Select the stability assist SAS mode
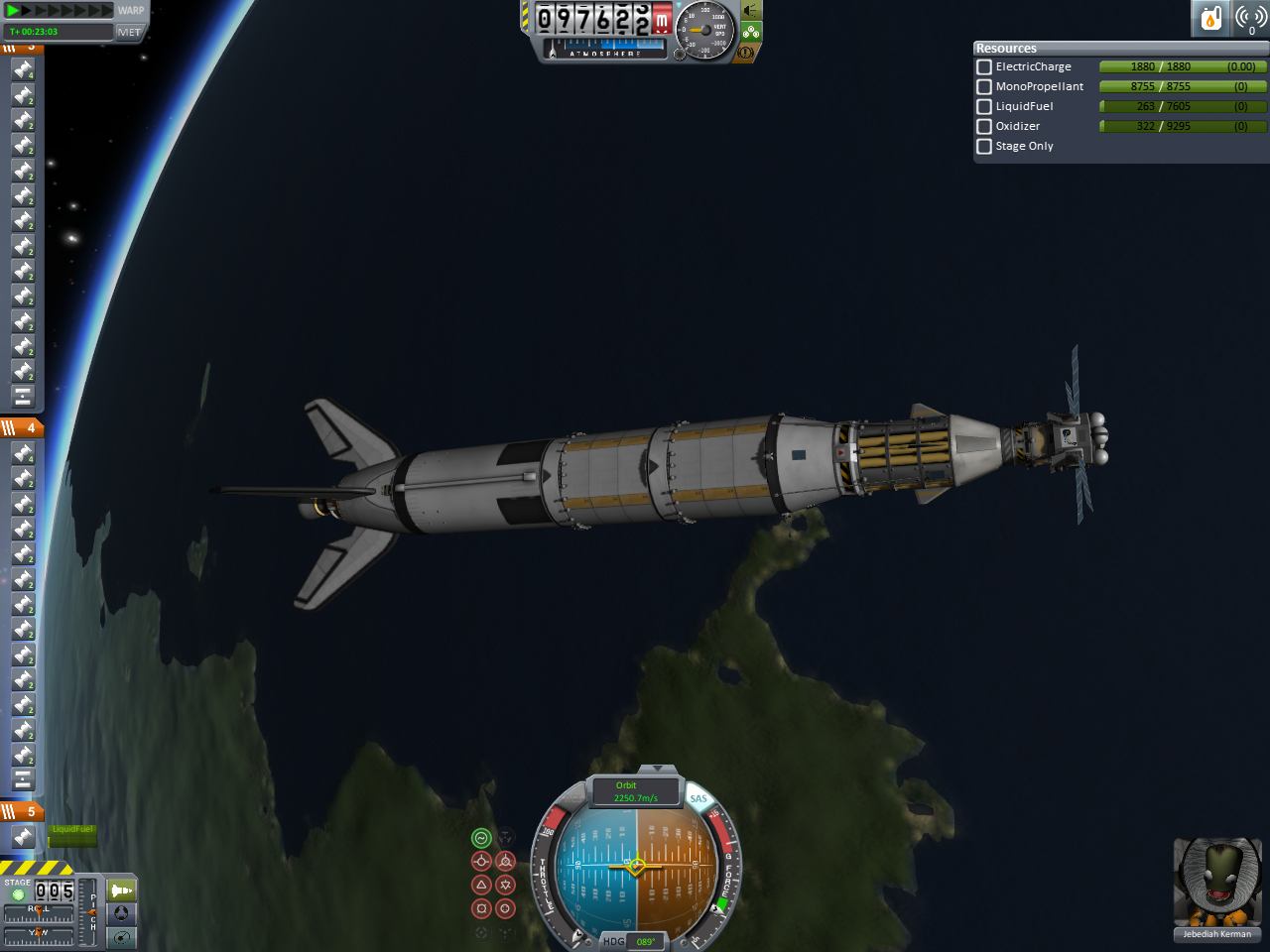The width and height of the screenshot is (1270, 952). coord(481,838)
